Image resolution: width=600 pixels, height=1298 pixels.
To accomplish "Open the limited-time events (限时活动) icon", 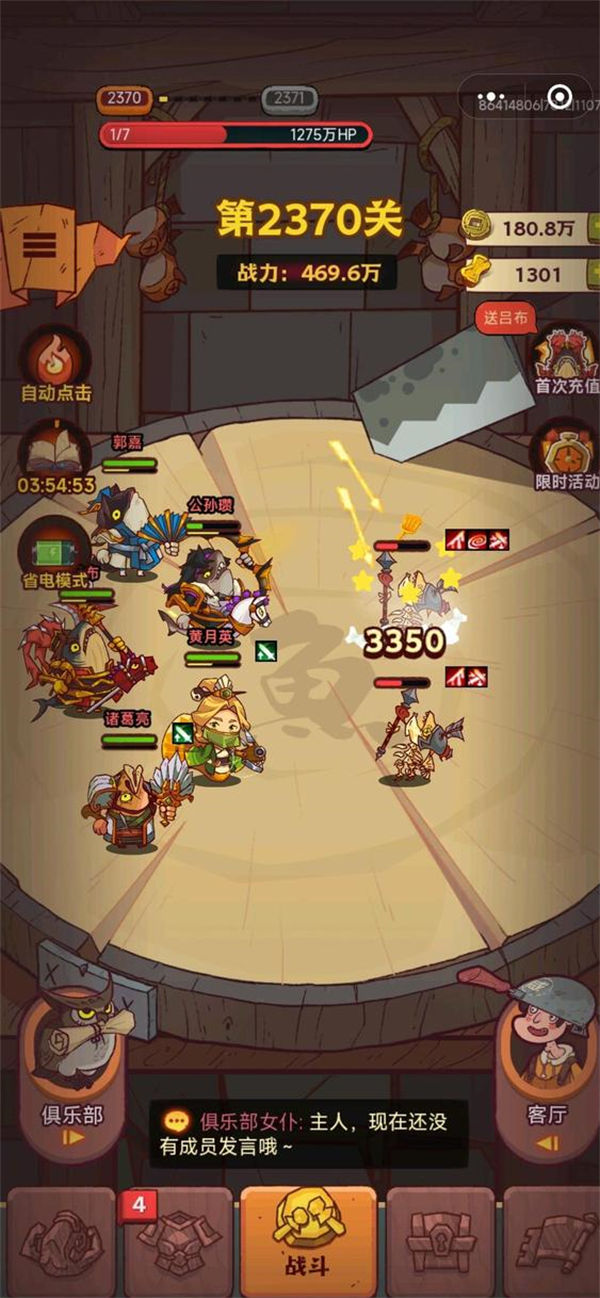I will click(565, 452).
